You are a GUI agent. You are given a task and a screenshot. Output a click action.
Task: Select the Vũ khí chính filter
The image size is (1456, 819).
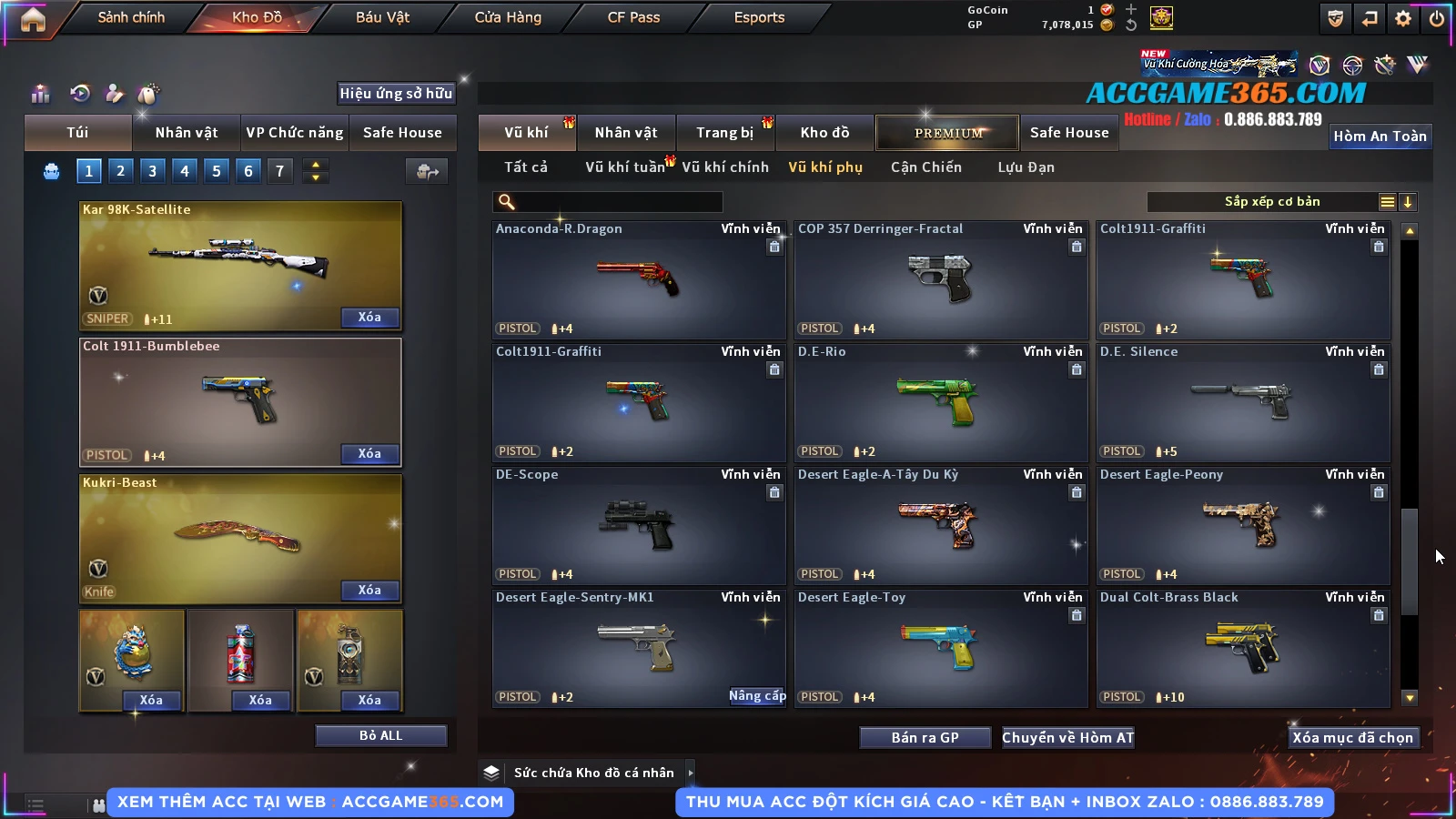point(725,167)
